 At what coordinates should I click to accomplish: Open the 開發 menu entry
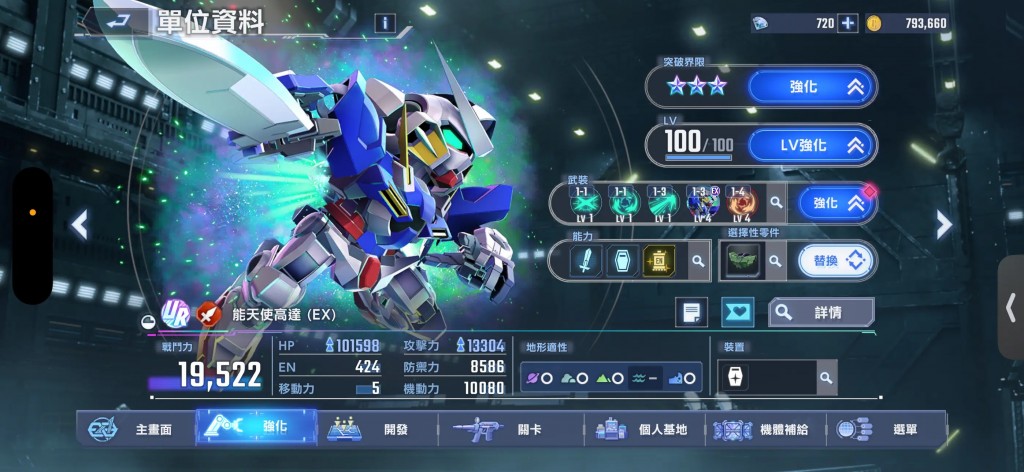(x=380, y=429)
